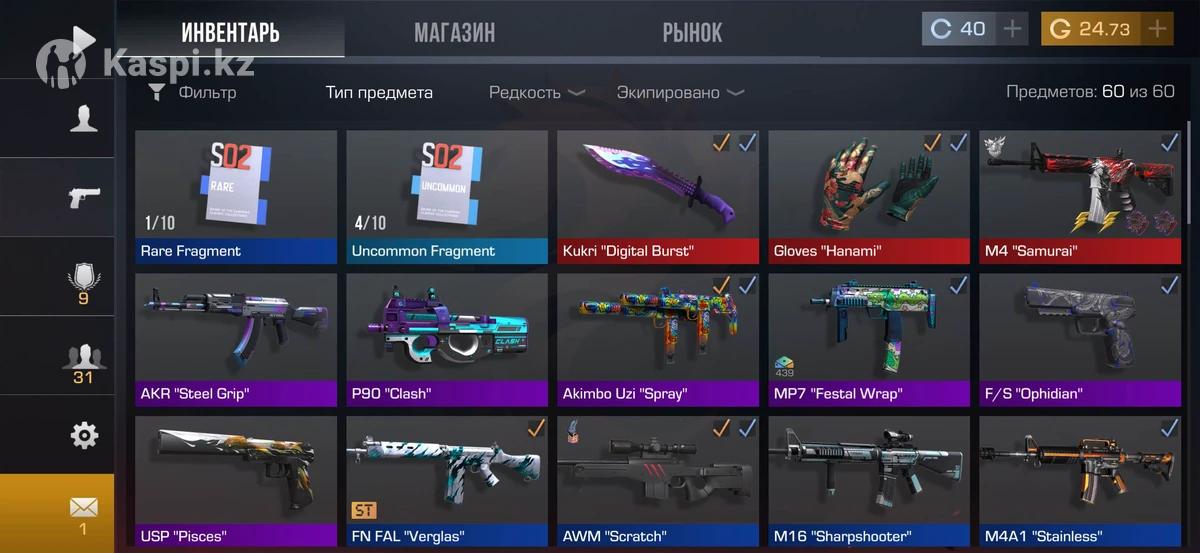Select the Инвентарь tab
This screenshot has width=1200, height=553.
tap(230, 32)
